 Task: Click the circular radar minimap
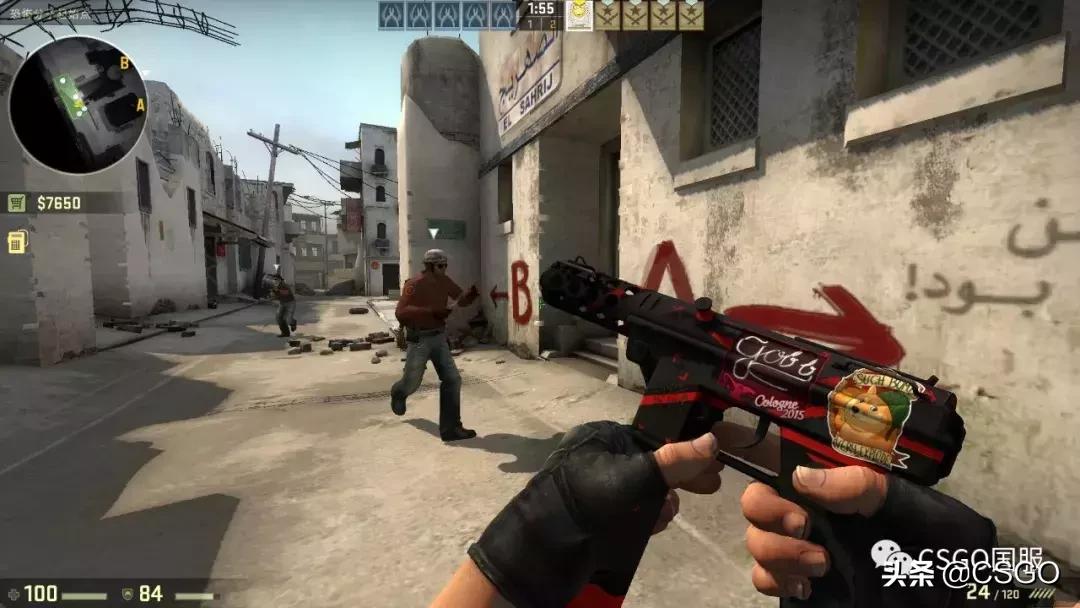[78, 104]
